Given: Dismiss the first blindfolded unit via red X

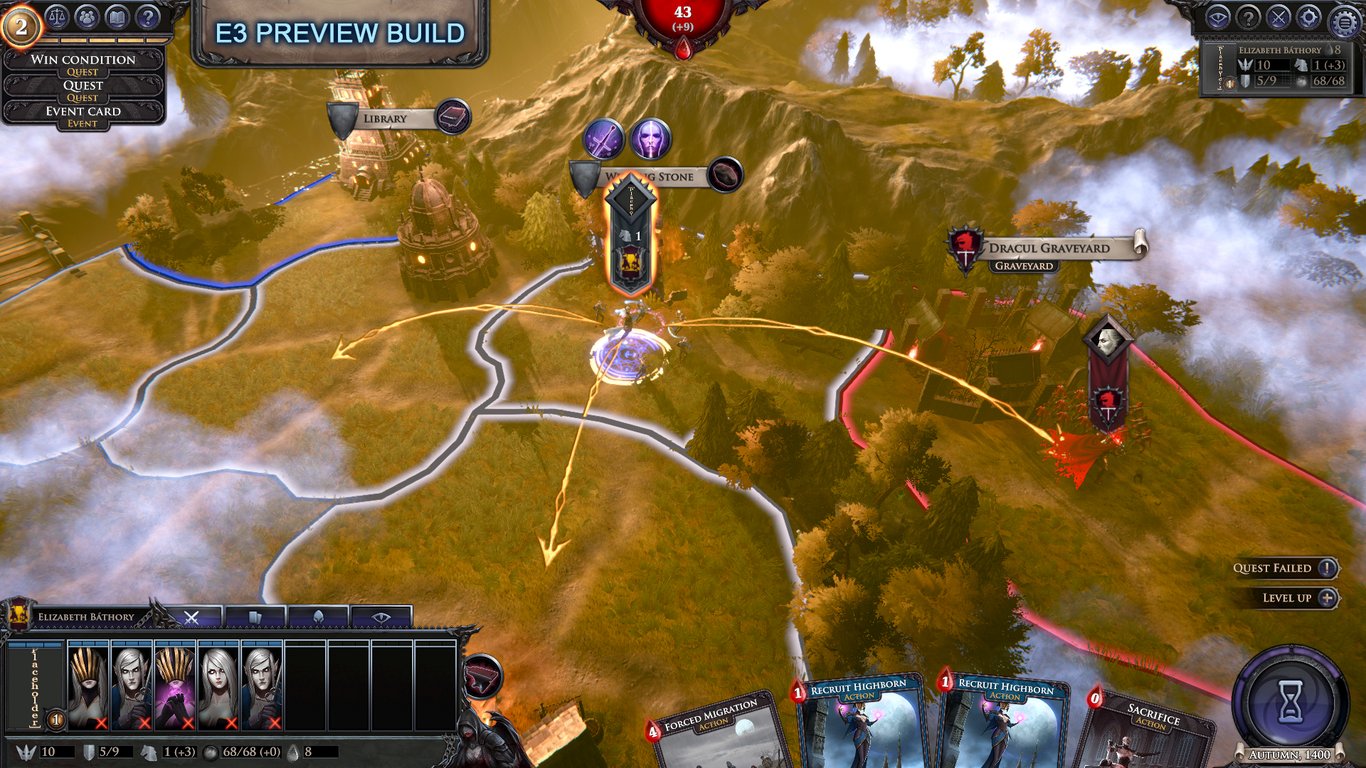Looking at the screenshot, I should tap(101, 724).
